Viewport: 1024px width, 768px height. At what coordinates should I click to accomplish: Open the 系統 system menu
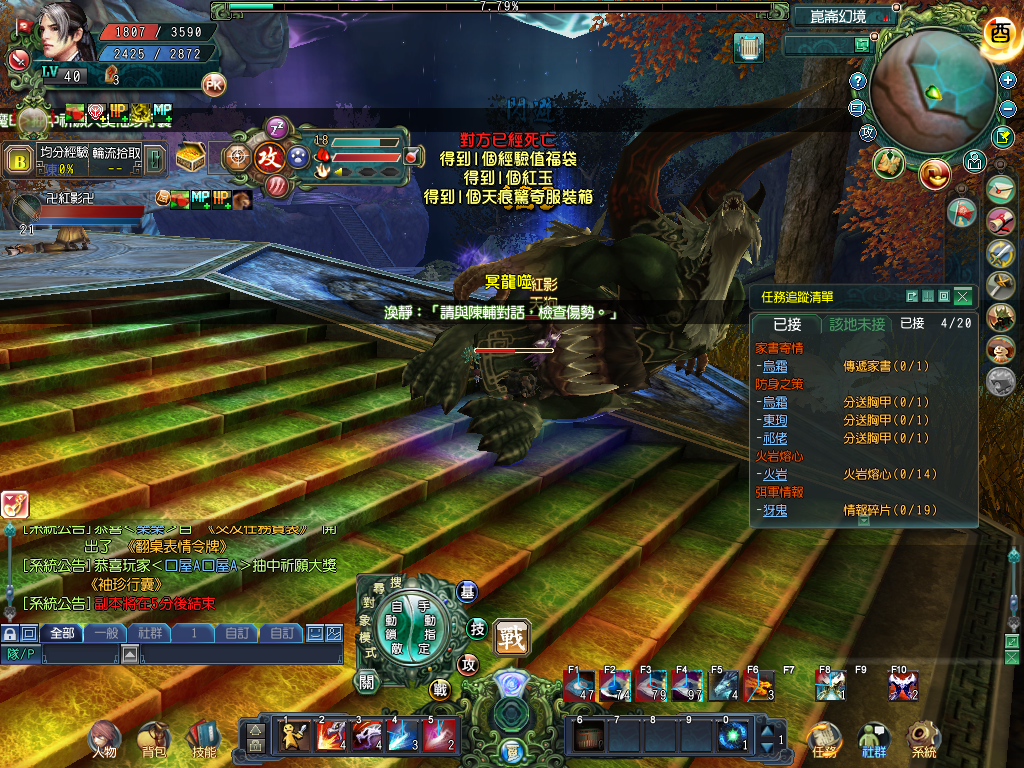pos(922,741)
